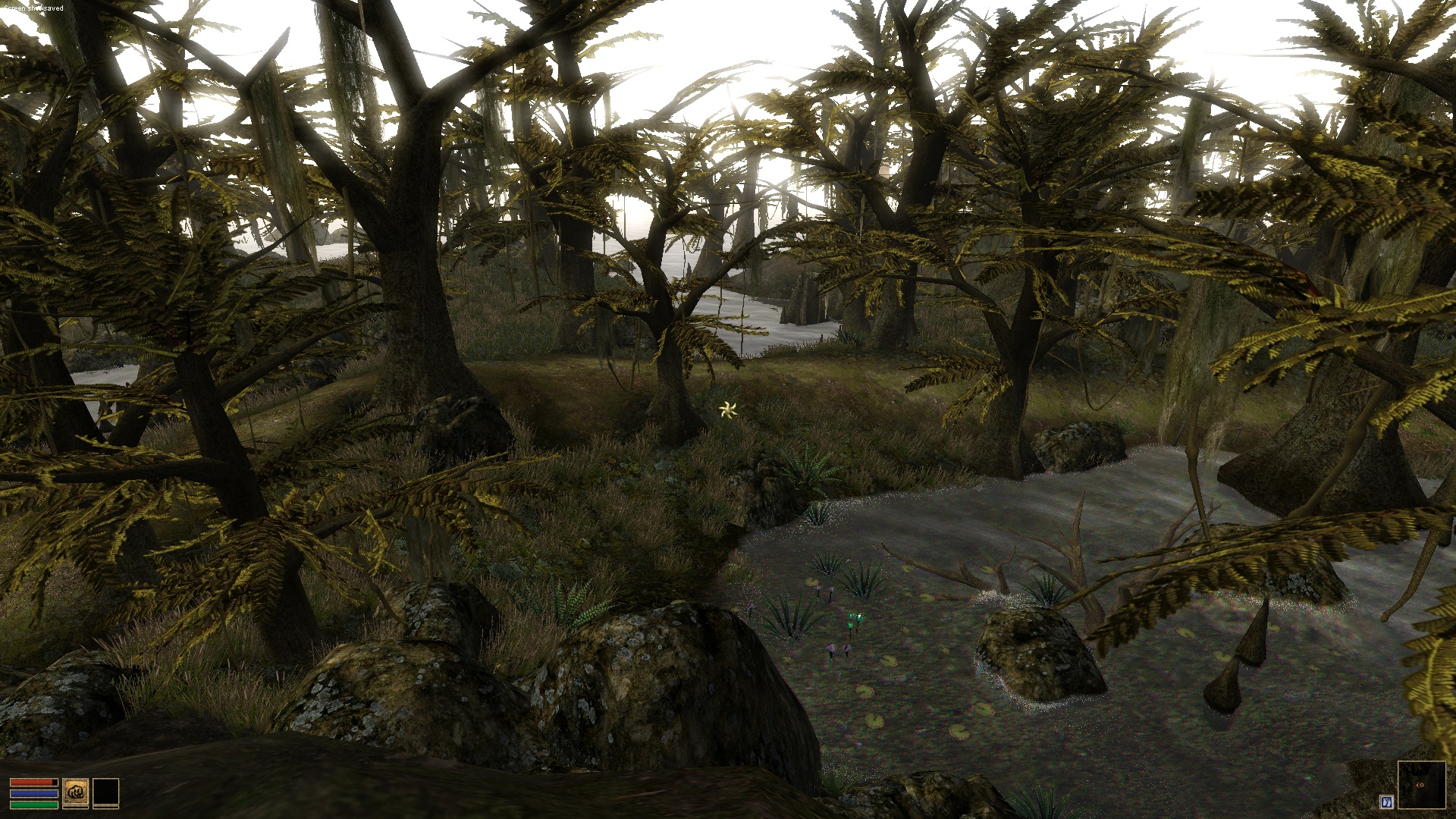This screenshot has height=819, width=1456.
Task: Click the weapon condition bar under the fist icon
Action: point(75,808)
